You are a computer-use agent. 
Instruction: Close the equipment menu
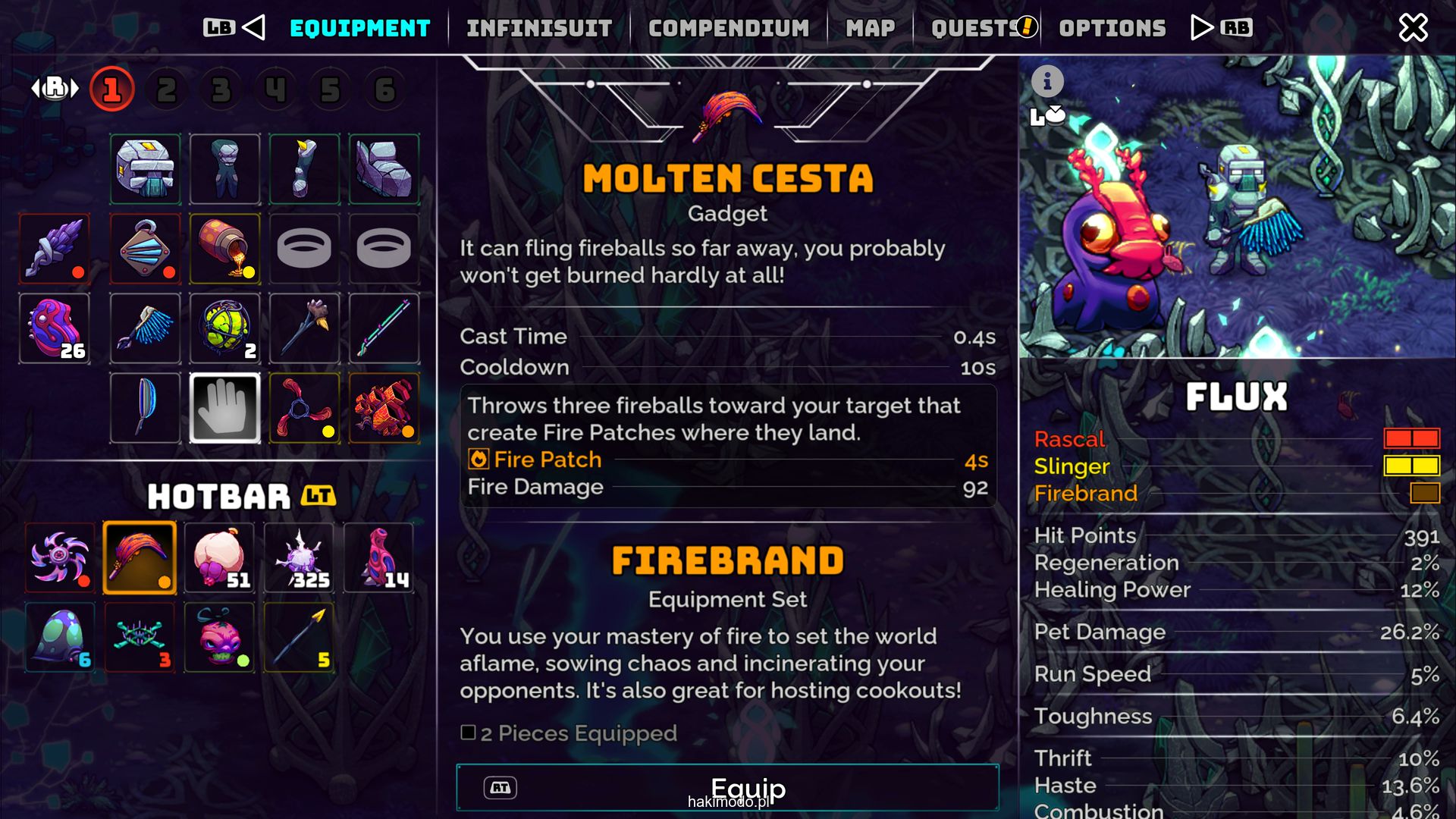[x=1413, y=28]
